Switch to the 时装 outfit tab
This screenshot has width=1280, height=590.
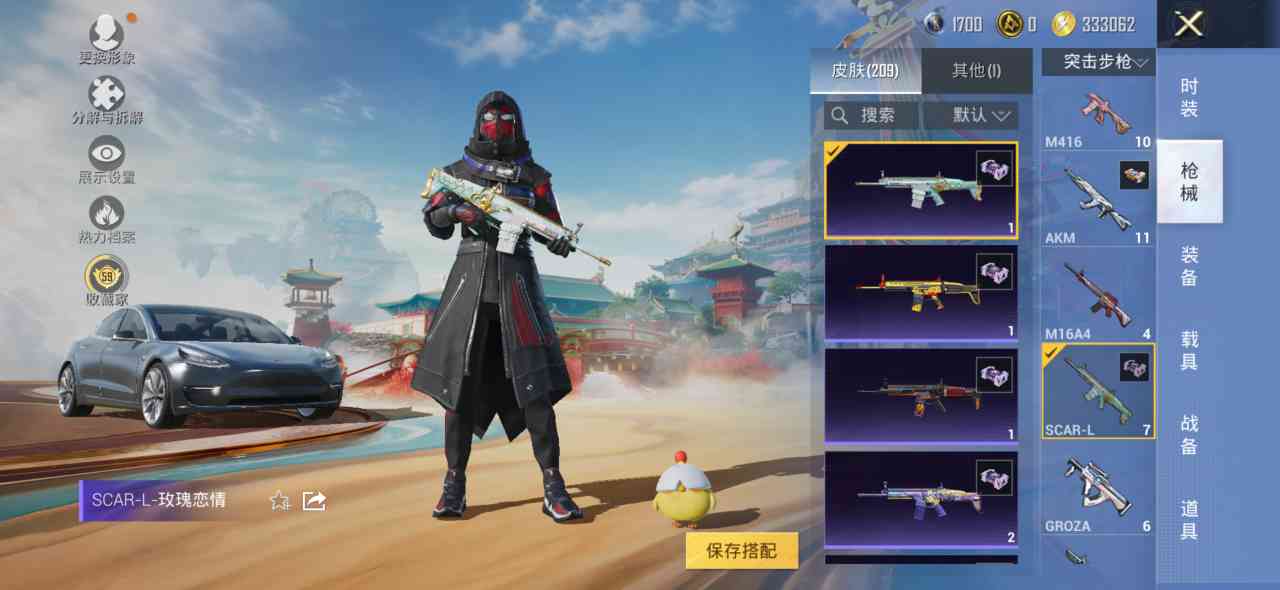1189,98
